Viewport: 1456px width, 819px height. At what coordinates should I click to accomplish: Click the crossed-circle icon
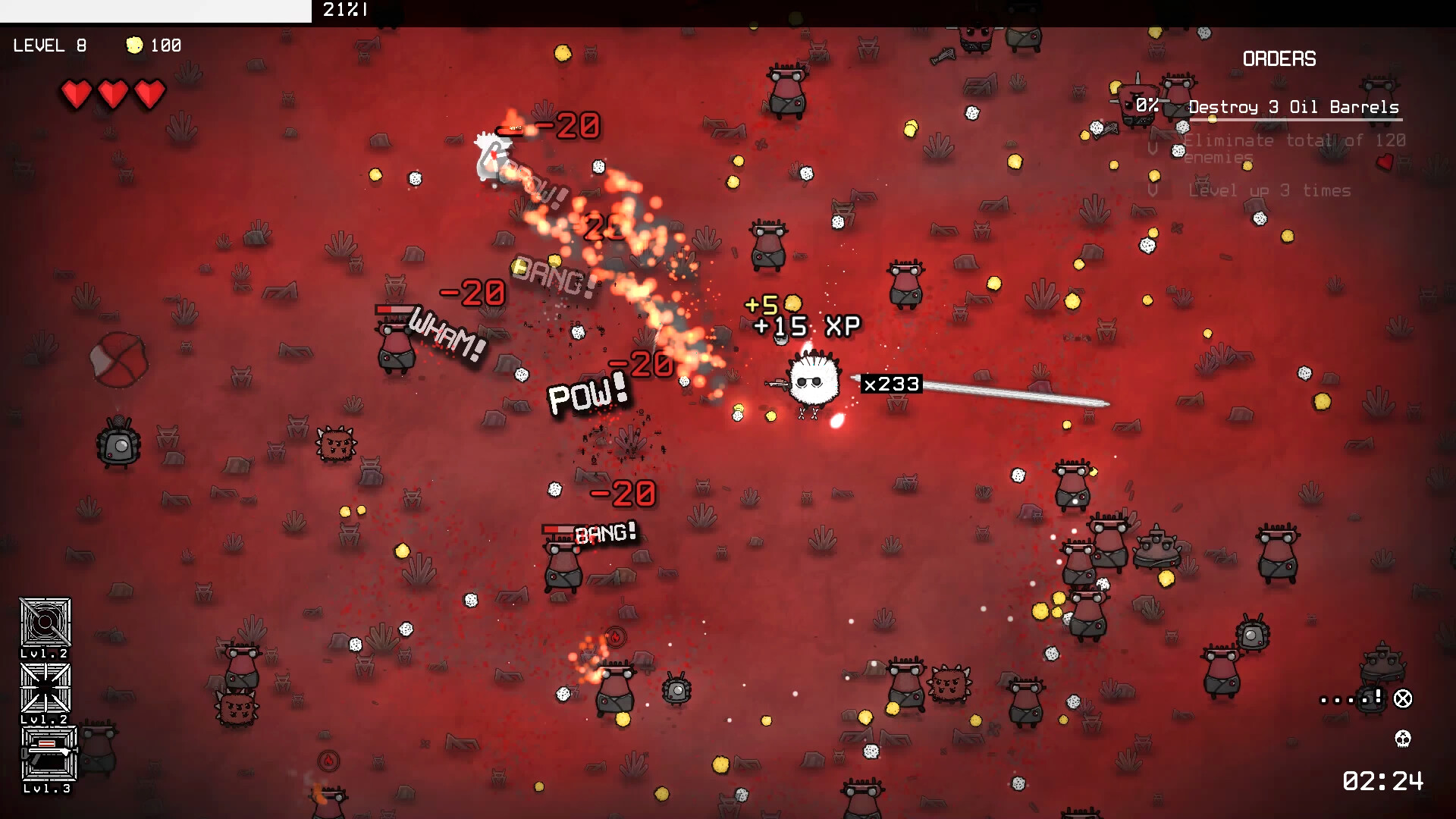coord(1403,698)
